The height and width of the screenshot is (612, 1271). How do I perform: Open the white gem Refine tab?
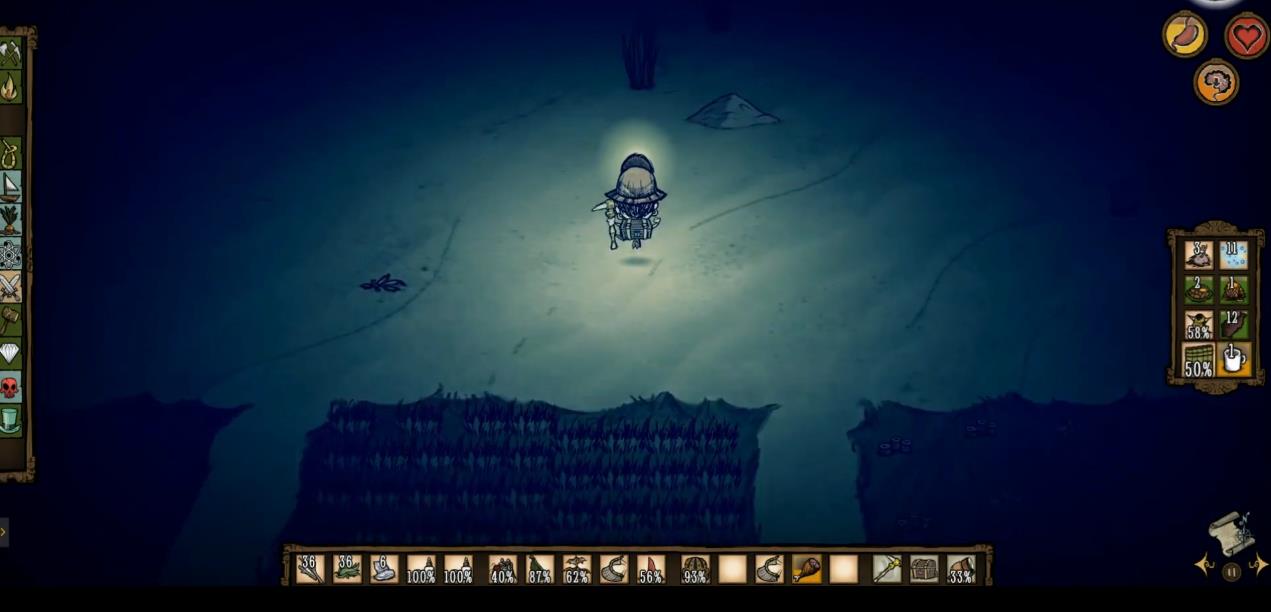click(10, 353)
